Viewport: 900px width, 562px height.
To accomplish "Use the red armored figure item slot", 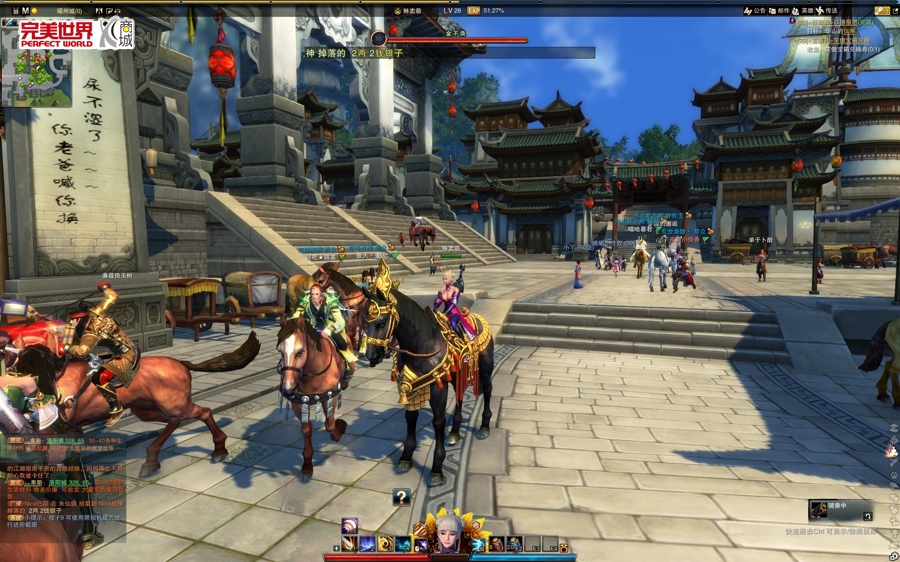I will tap(497, 544).
